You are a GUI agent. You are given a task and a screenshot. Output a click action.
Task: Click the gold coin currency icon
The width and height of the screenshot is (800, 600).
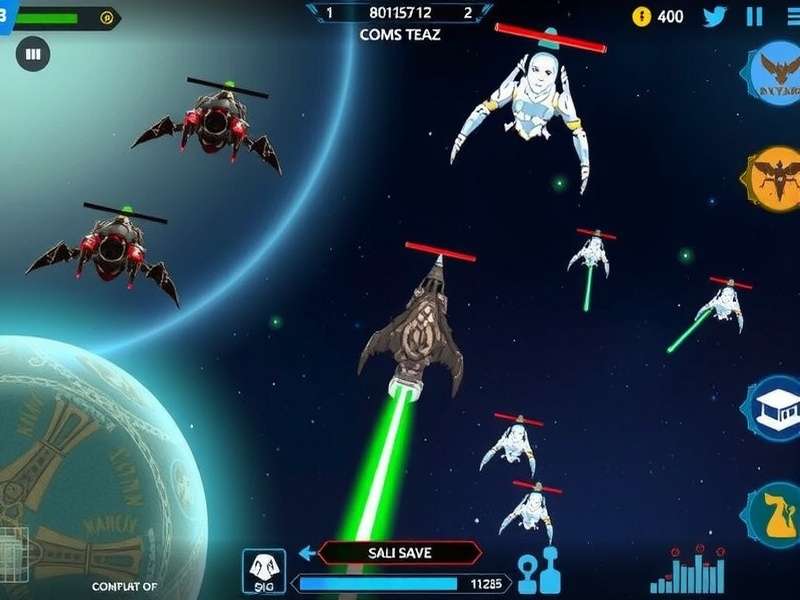point(642,16)
